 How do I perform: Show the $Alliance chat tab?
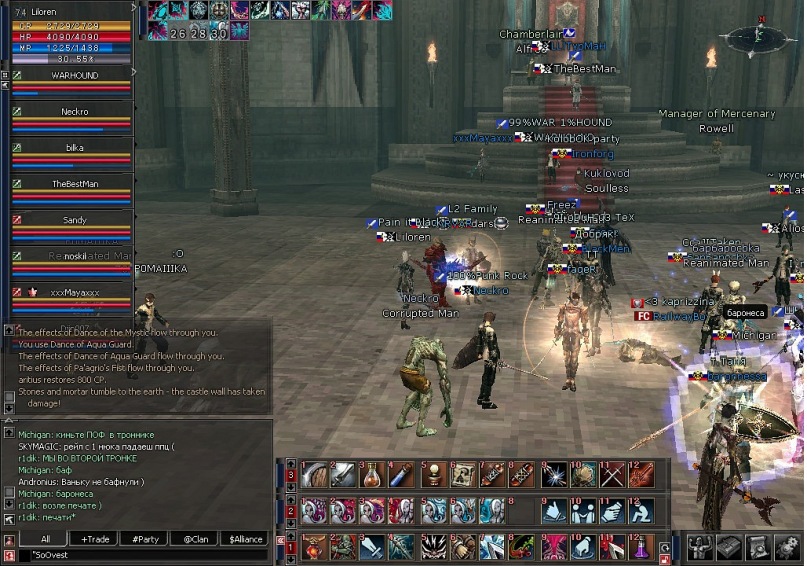point(246,538)
